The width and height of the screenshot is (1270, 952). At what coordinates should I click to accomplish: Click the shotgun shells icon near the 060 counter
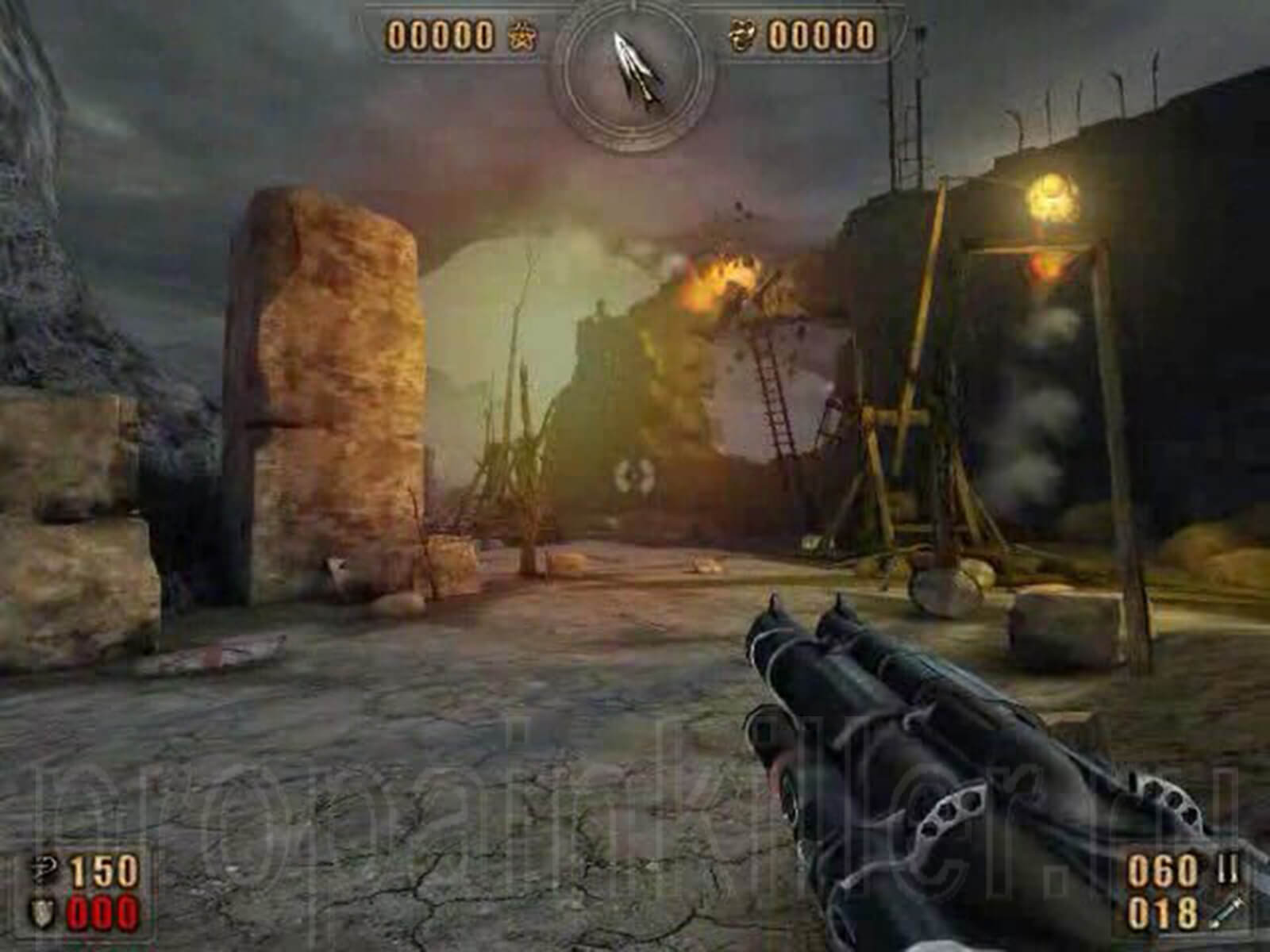(x=1228, y=869)
